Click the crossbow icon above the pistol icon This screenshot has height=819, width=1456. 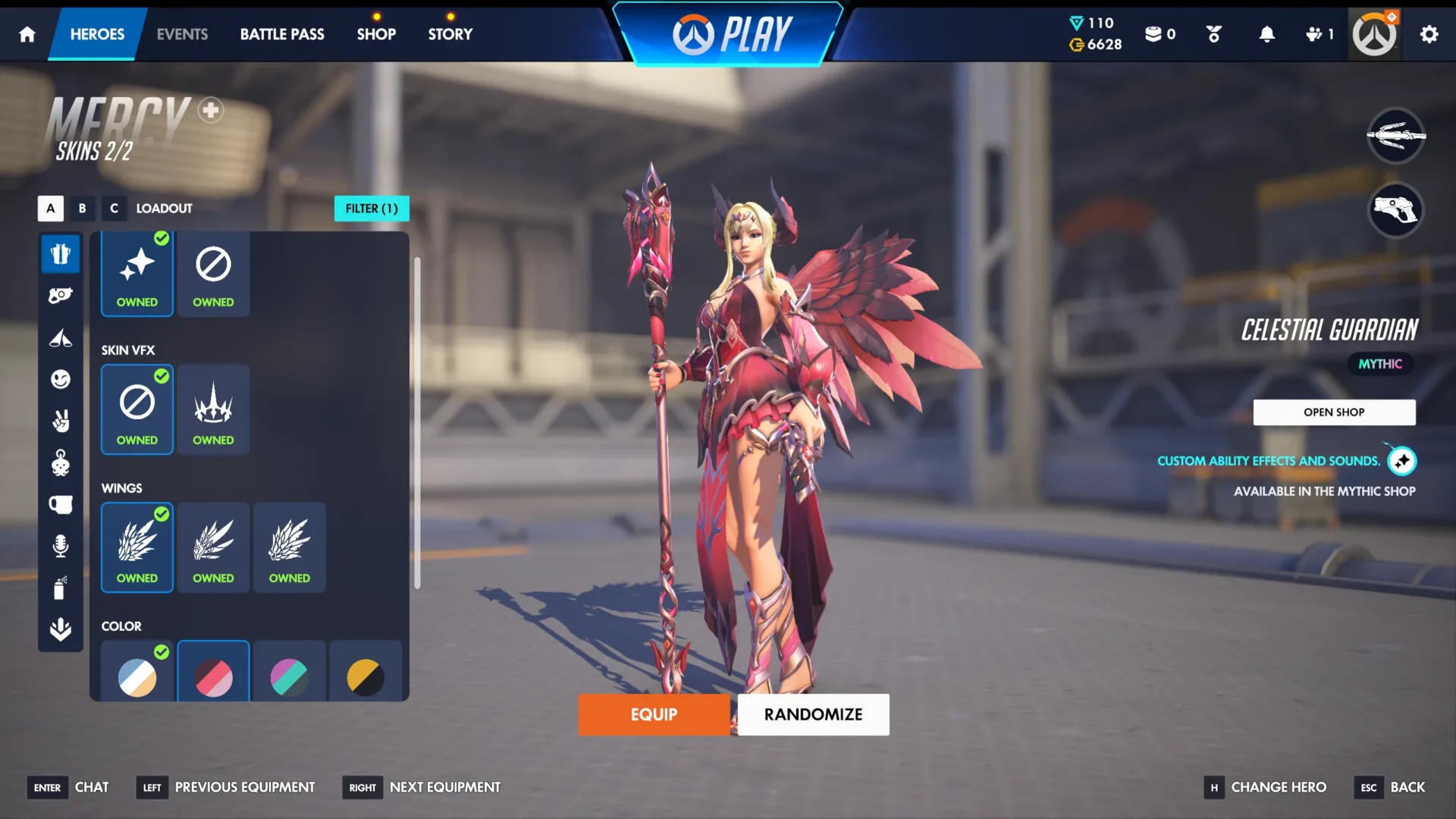point(1395,137)
